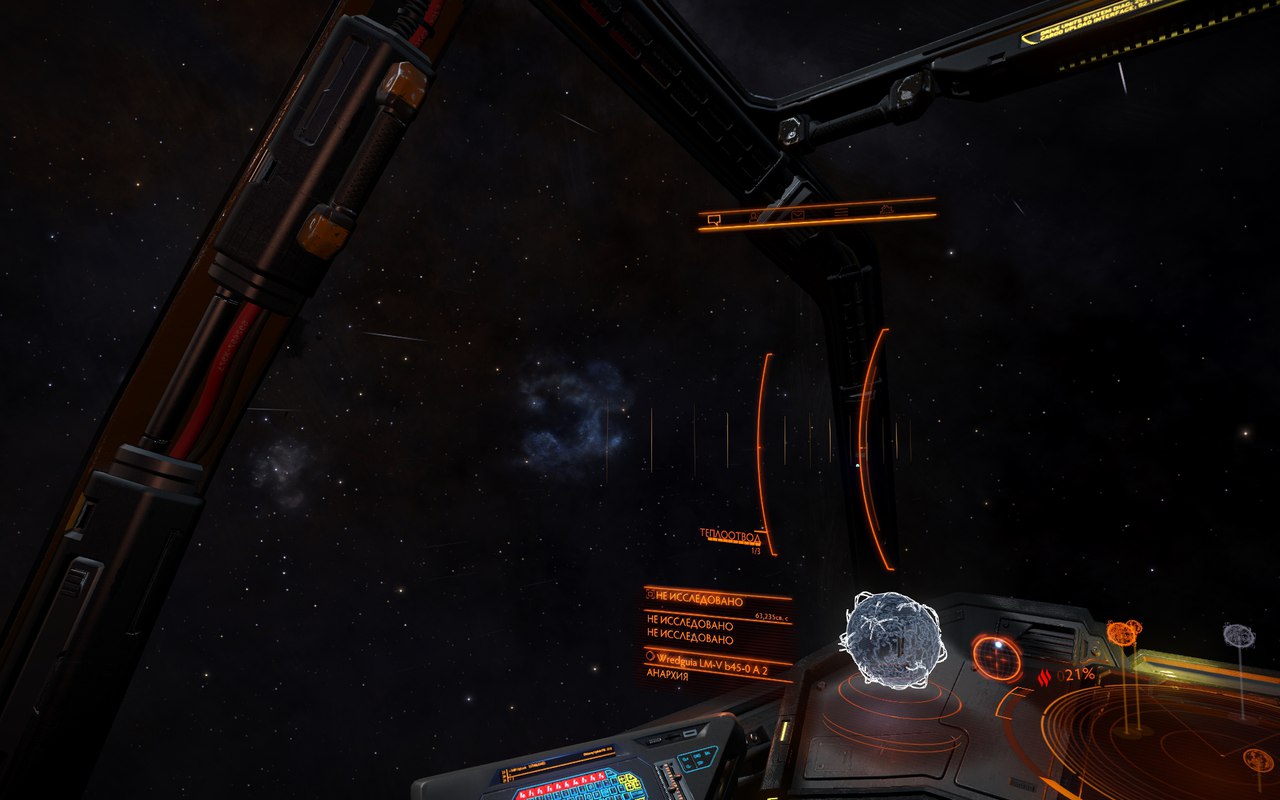Screen dimensions: 1280x800
Task: Switch to the contacts person tab
Action: point(756,215)
